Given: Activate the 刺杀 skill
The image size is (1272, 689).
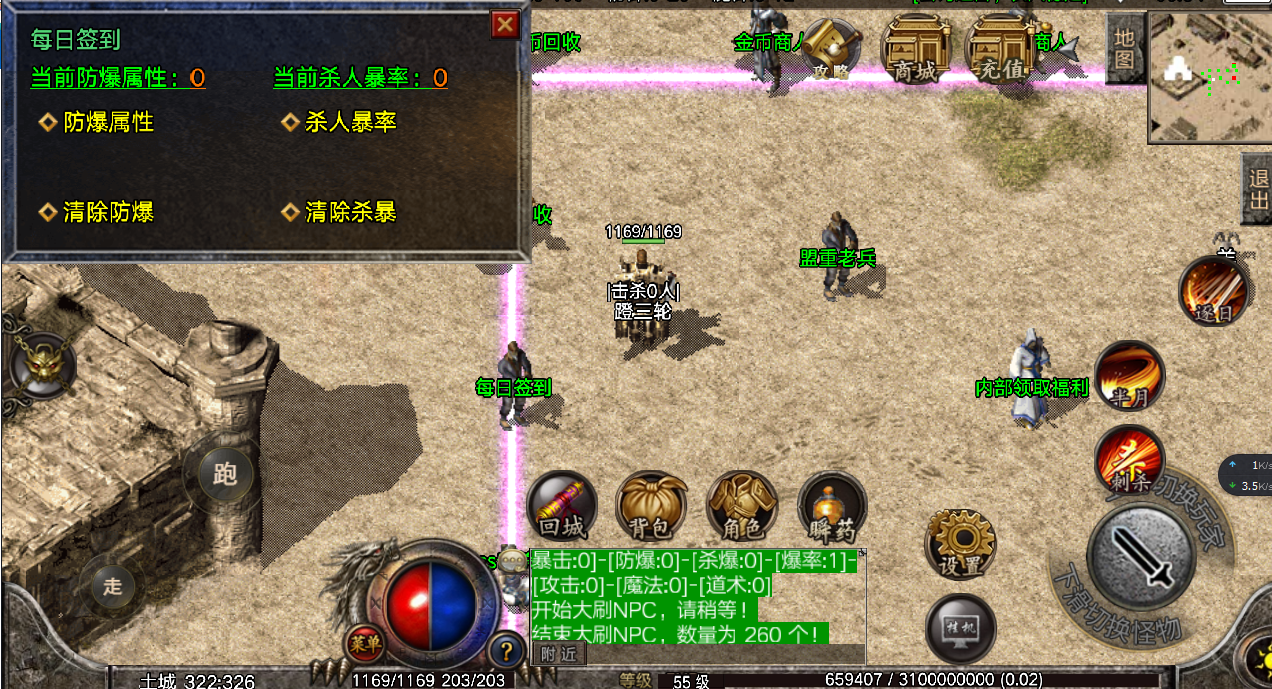Looking at the screenshot, I should pyautogui.click(x=1130, y=461).
